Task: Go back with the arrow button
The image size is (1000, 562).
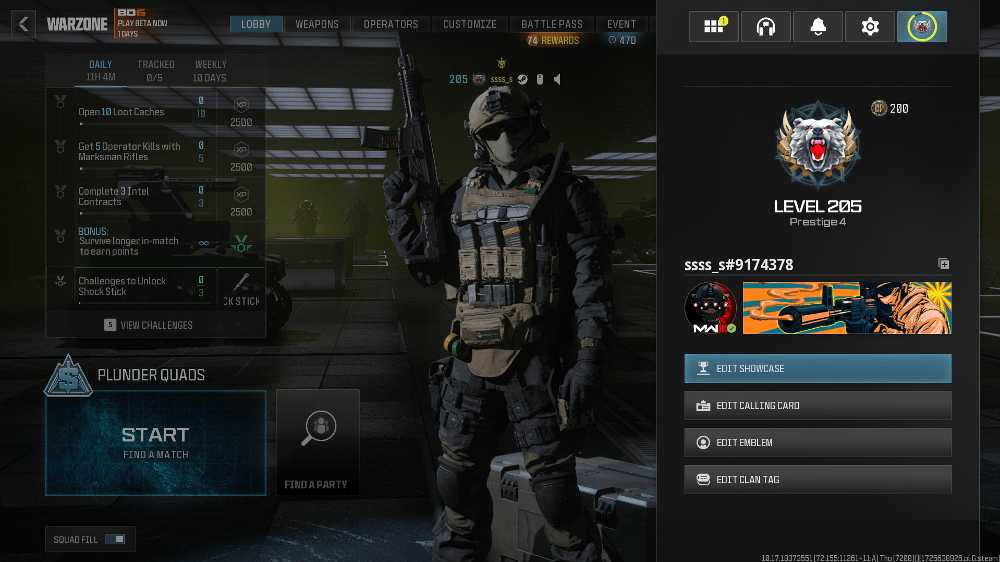Action: [x=24, y=24]
